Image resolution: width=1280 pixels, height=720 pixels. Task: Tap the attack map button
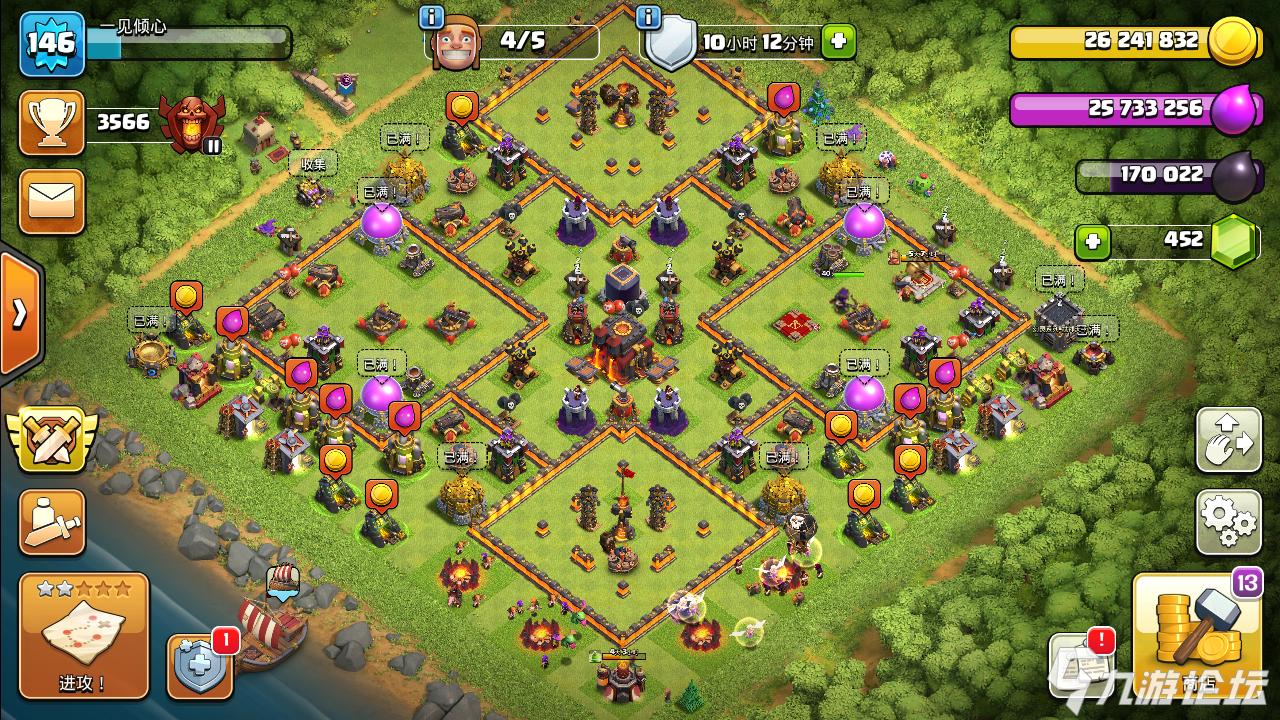click(83, 636)
